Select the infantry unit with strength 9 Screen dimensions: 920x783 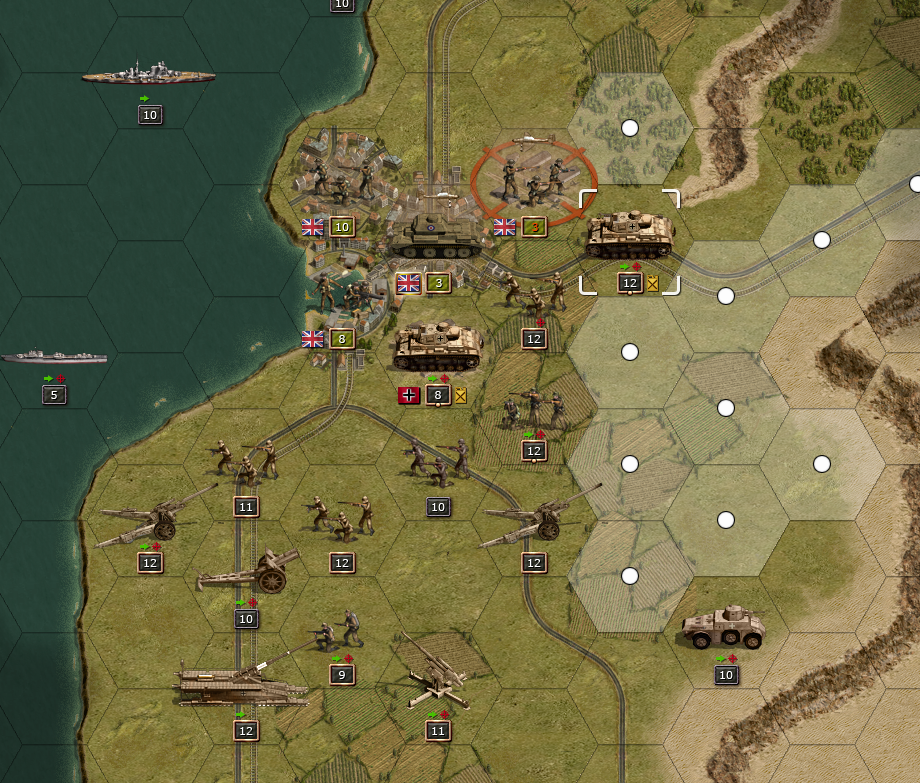[338, 630]
